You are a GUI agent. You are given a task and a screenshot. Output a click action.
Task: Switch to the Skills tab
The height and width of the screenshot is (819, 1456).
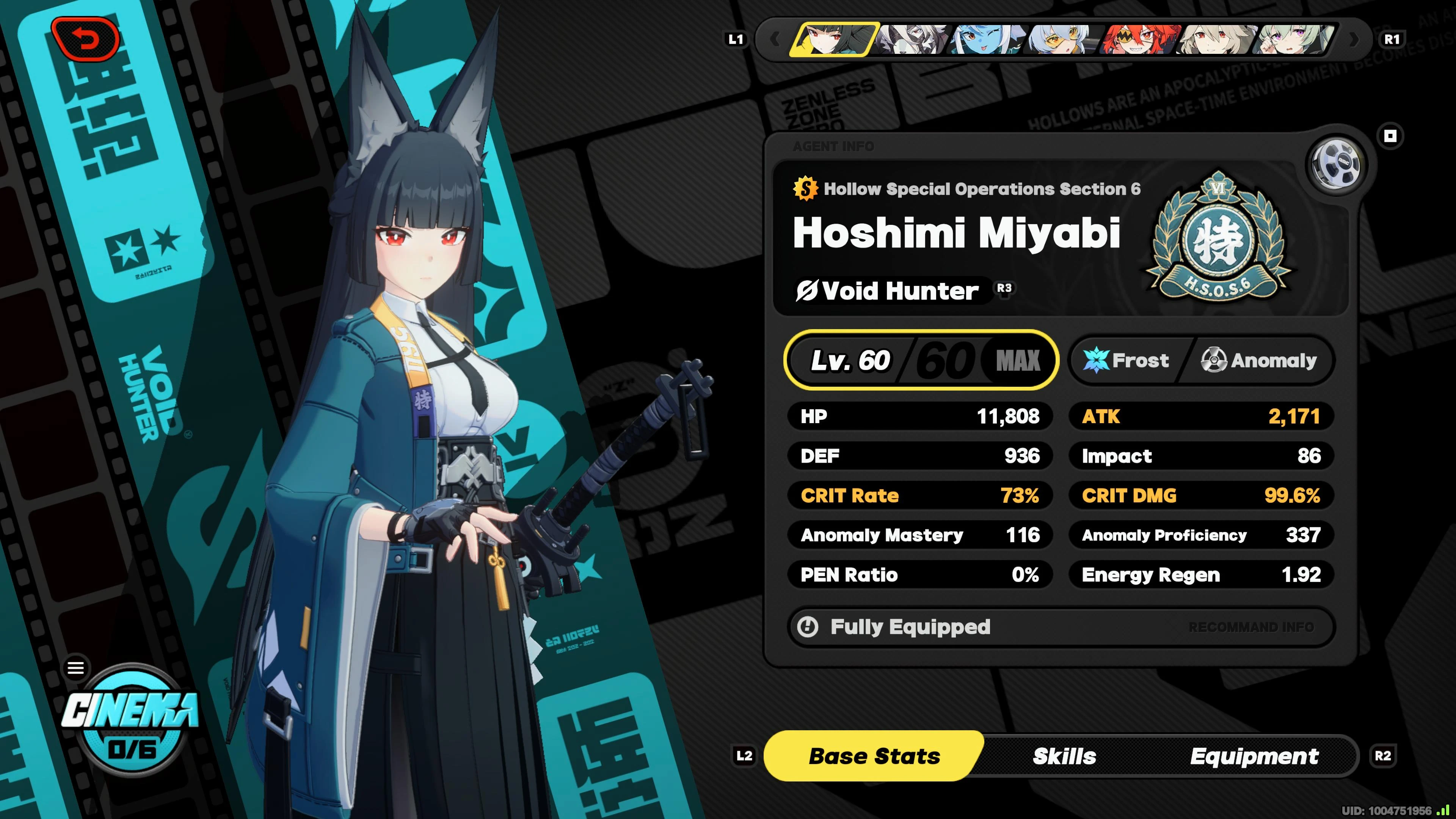click(x=1064, y=756)
